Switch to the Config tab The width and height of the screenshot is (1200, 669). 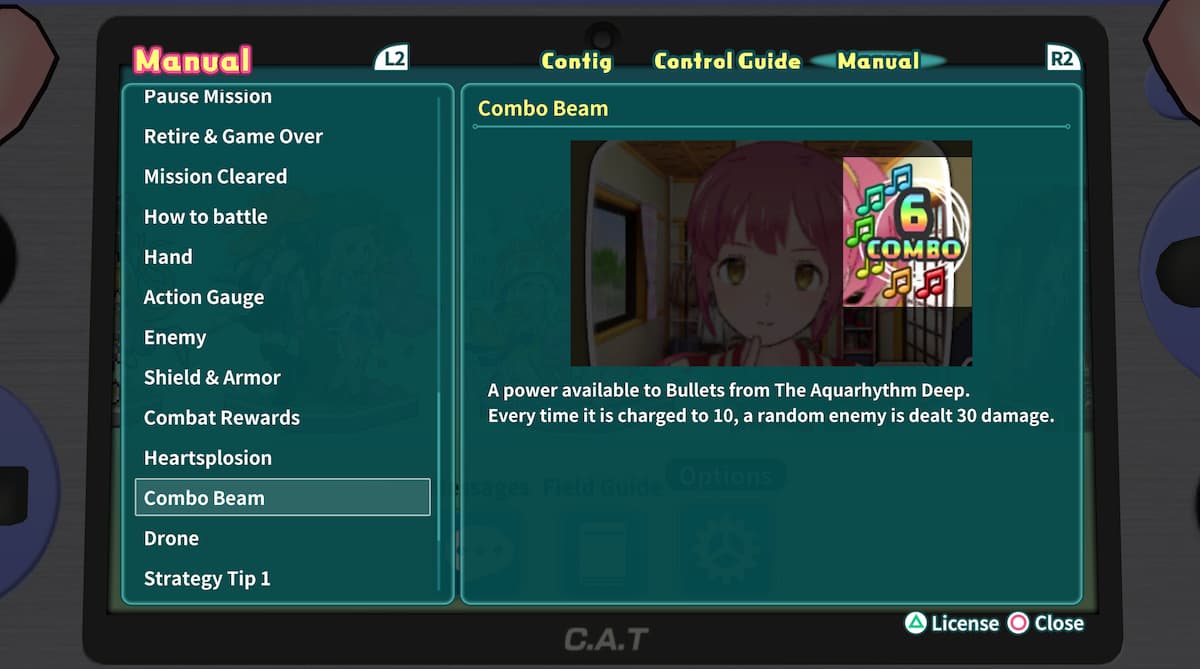576,61
